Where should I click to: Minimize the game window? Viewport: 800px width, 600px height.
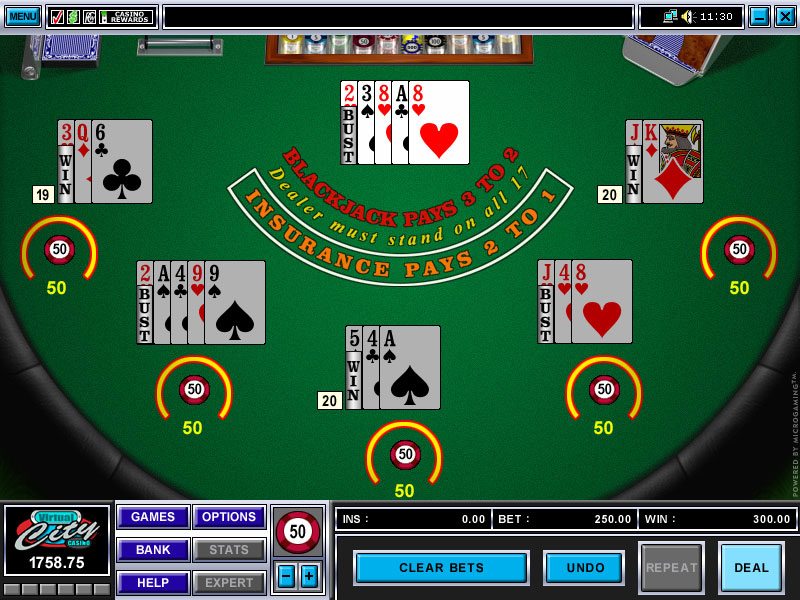tap(759, 16)
